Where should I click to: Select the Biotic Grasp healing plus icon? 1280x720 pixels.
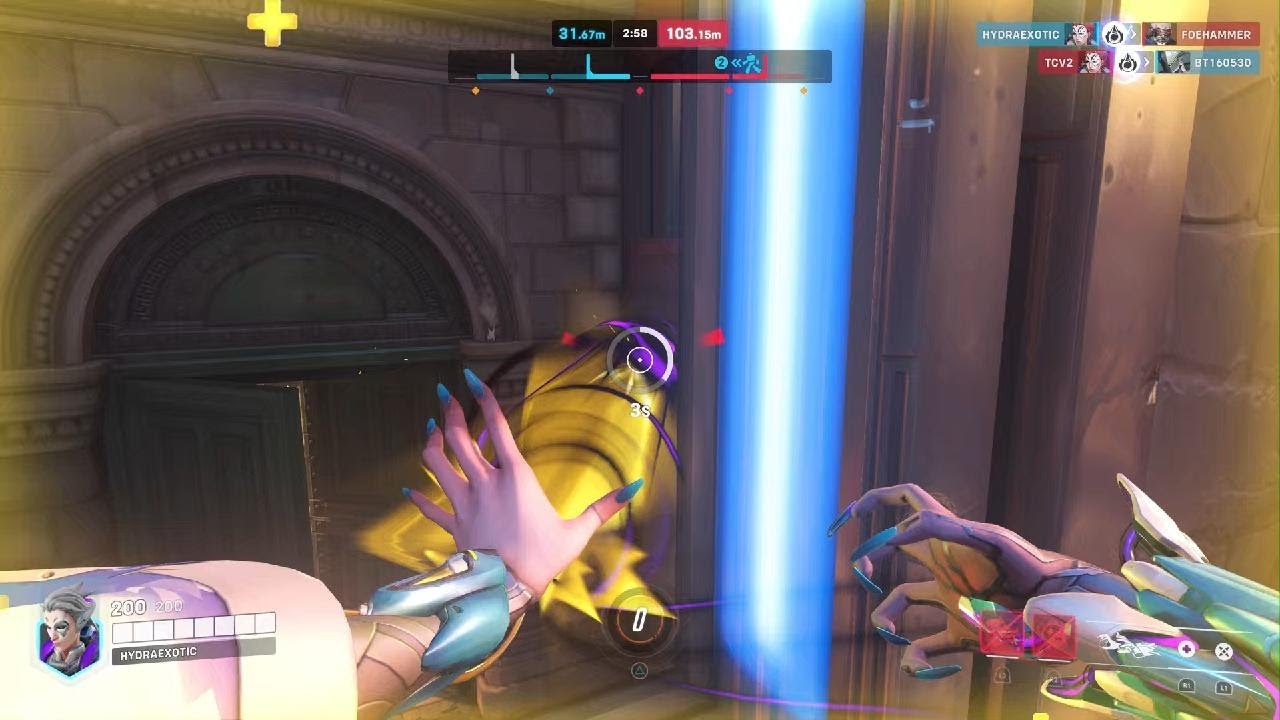[1187, 649]
